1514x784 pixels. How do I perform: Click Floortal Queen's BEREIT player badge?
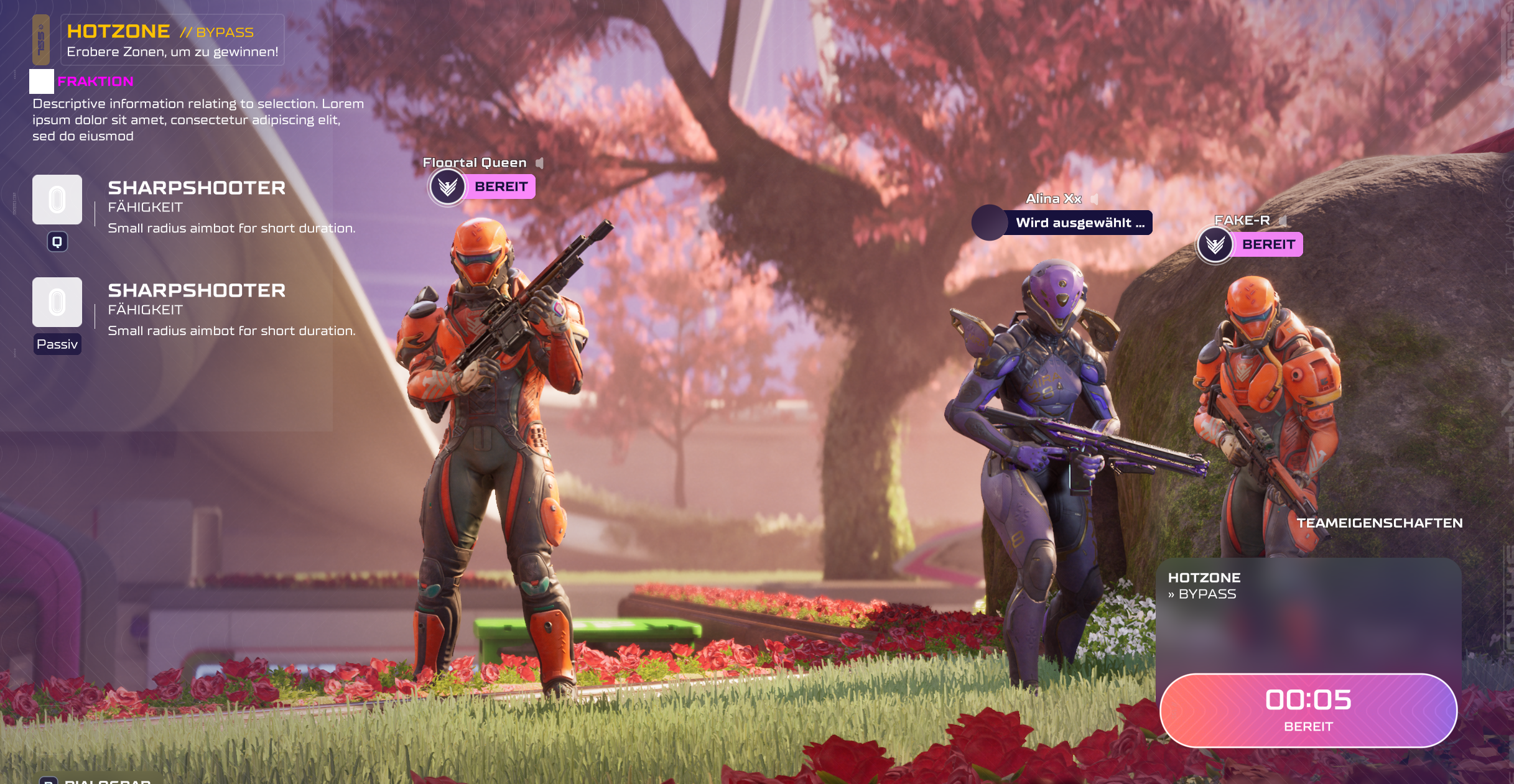click(x=483, y=187)
